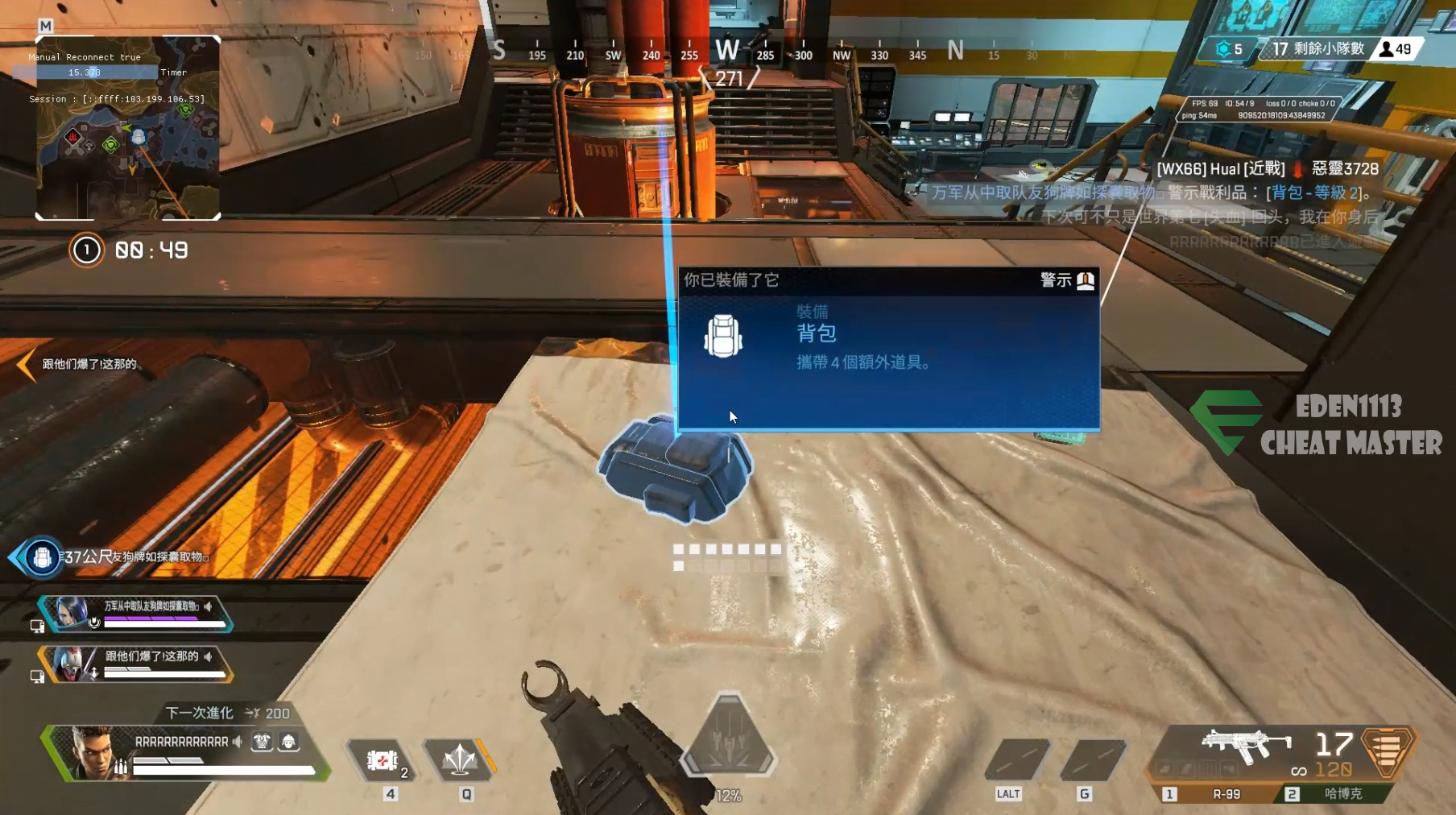Select the second teammate's portrait banner

point(72,664)
